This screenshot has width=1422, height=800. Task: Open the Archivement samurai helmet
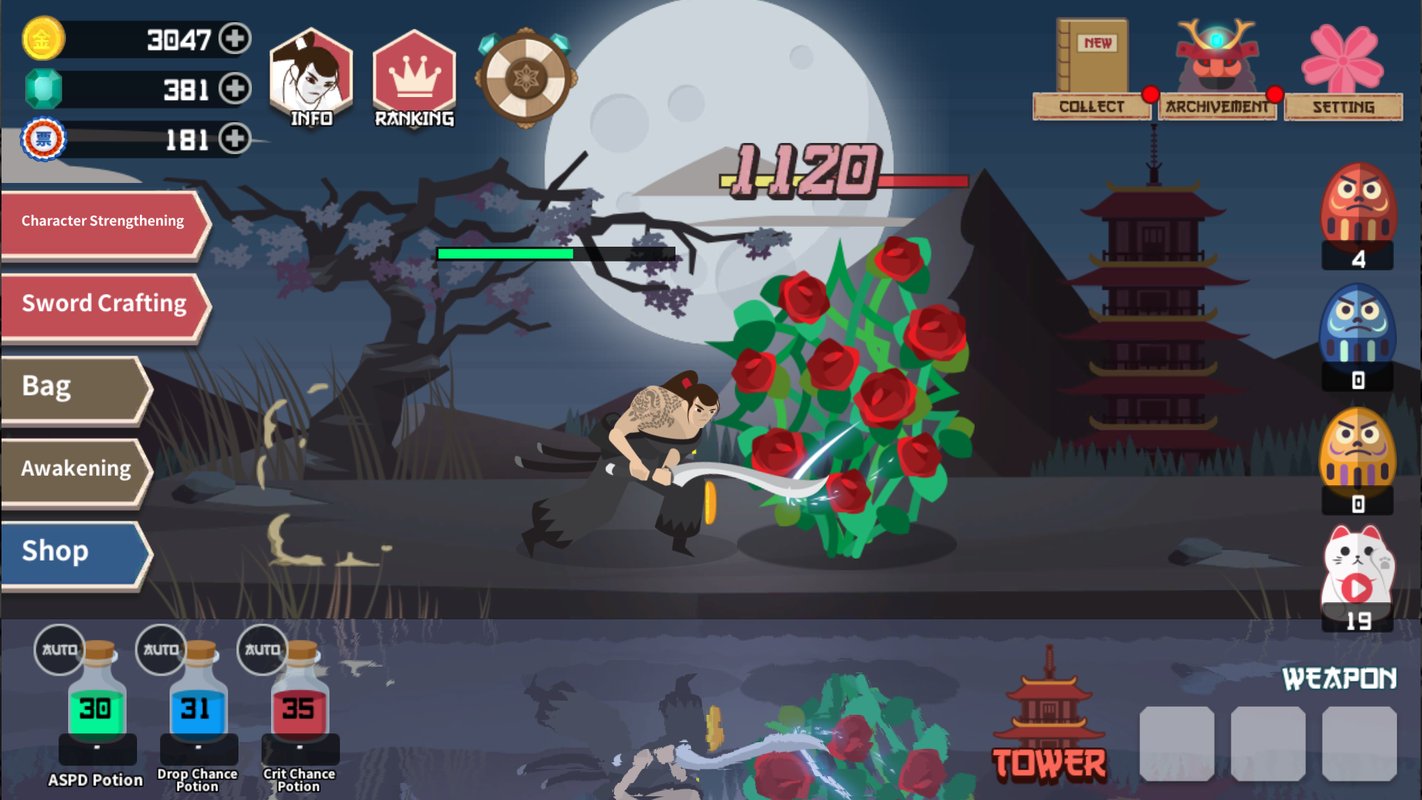[x=1217, y=72]
